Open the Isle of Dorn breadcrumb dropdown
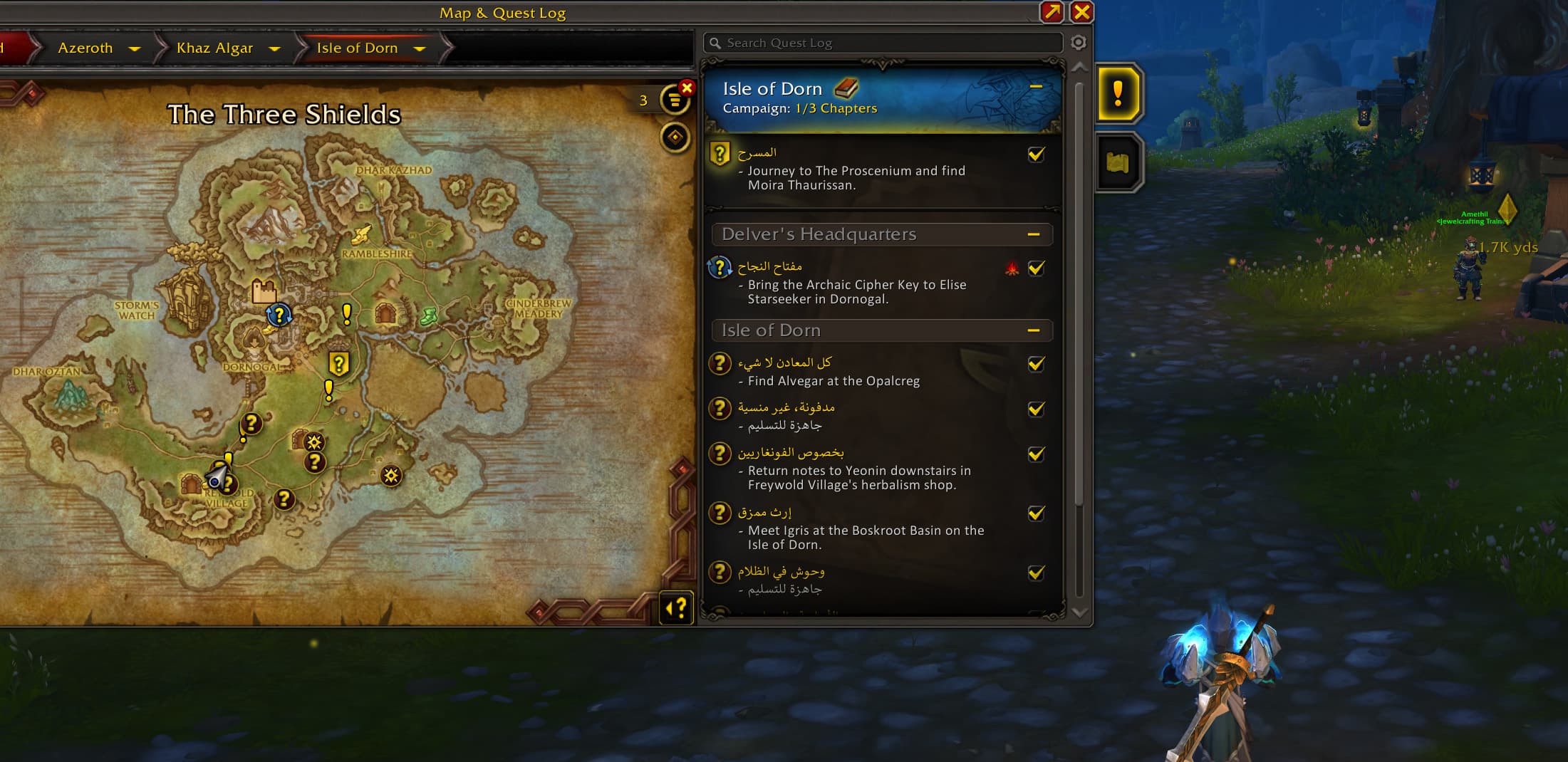Image resolution: width=1568 pixels, height=762 pixels. 420,48
